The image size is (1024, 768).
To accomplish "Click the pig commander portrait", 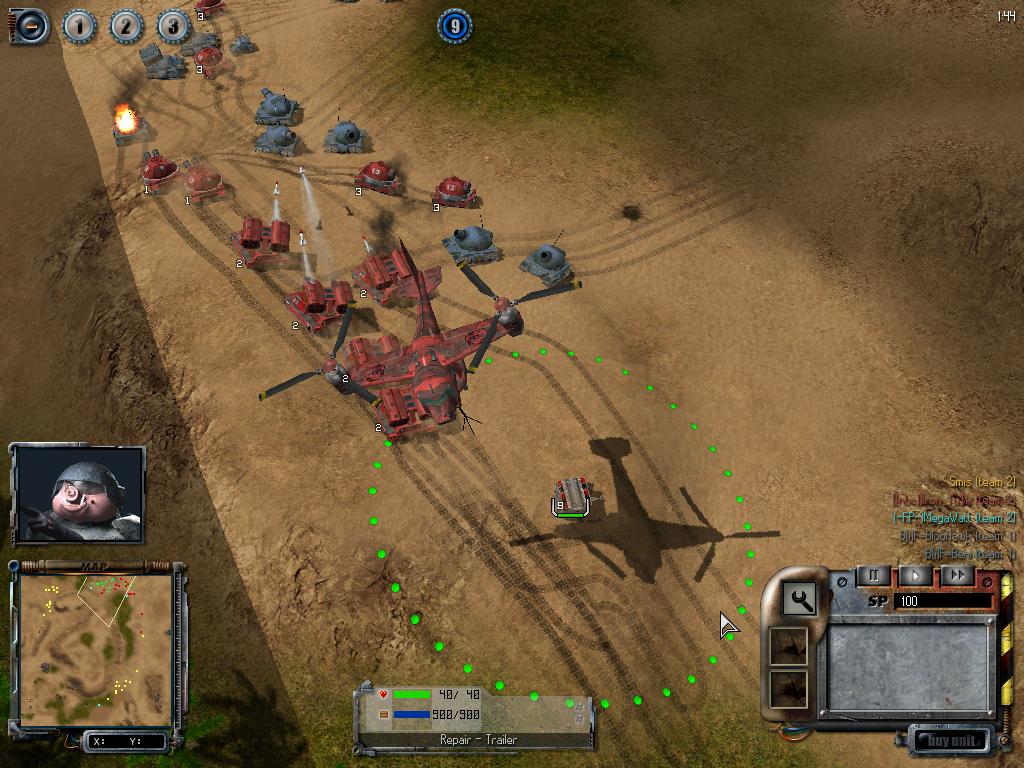I will pos(79,494).
